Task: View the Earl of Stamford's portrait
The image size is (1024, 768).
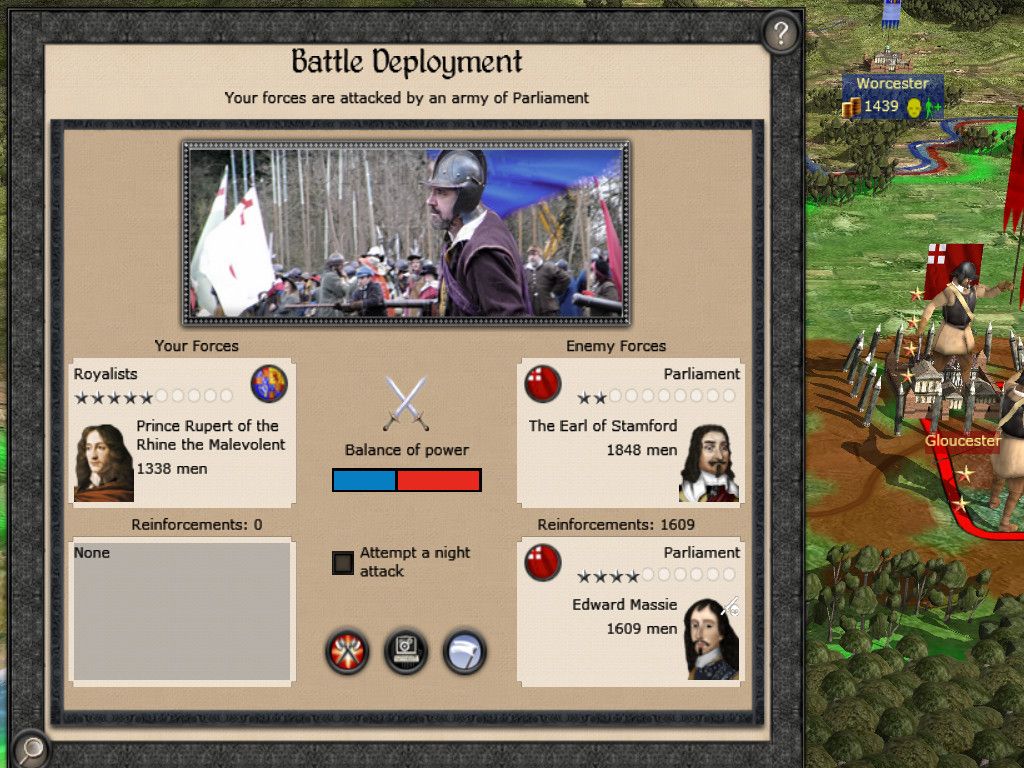Action: (x=709, y=463)
